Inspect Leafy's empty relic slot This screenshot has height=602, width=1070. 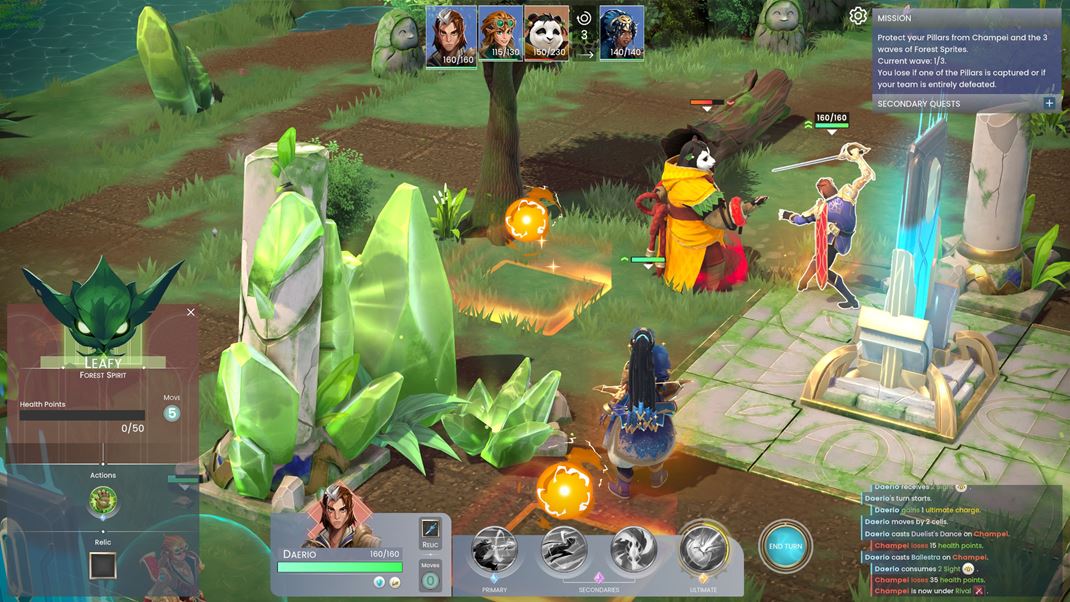(x=103, y=566)
